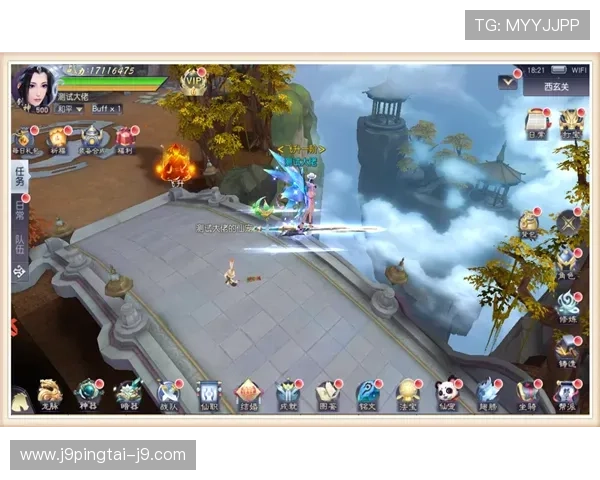Open the 福利 welfare gift box

click(125, 138)
